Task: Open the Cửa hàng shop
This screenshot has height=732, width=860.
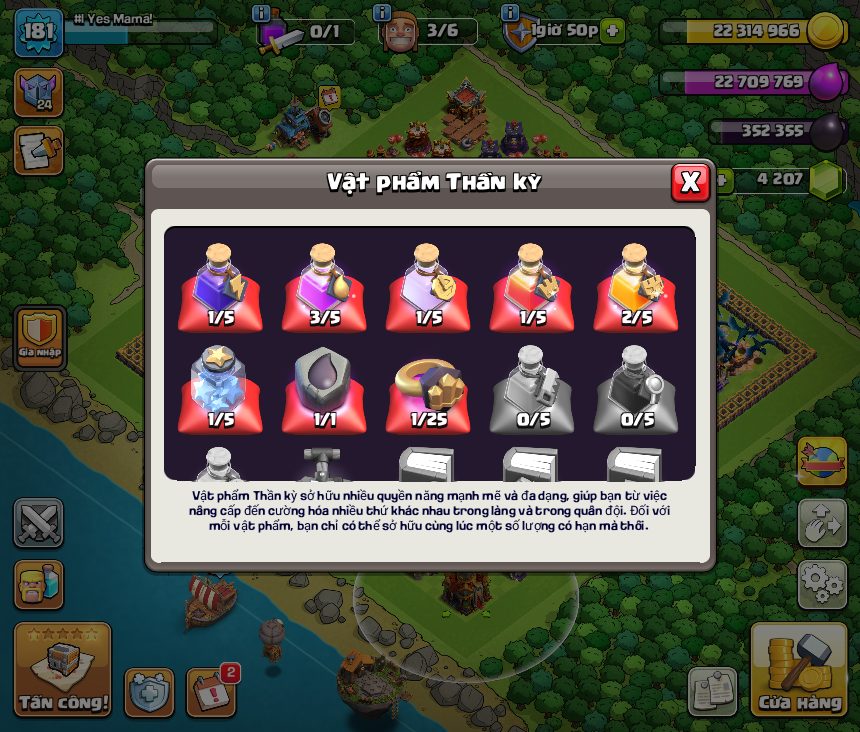Action: pos(799,670)
